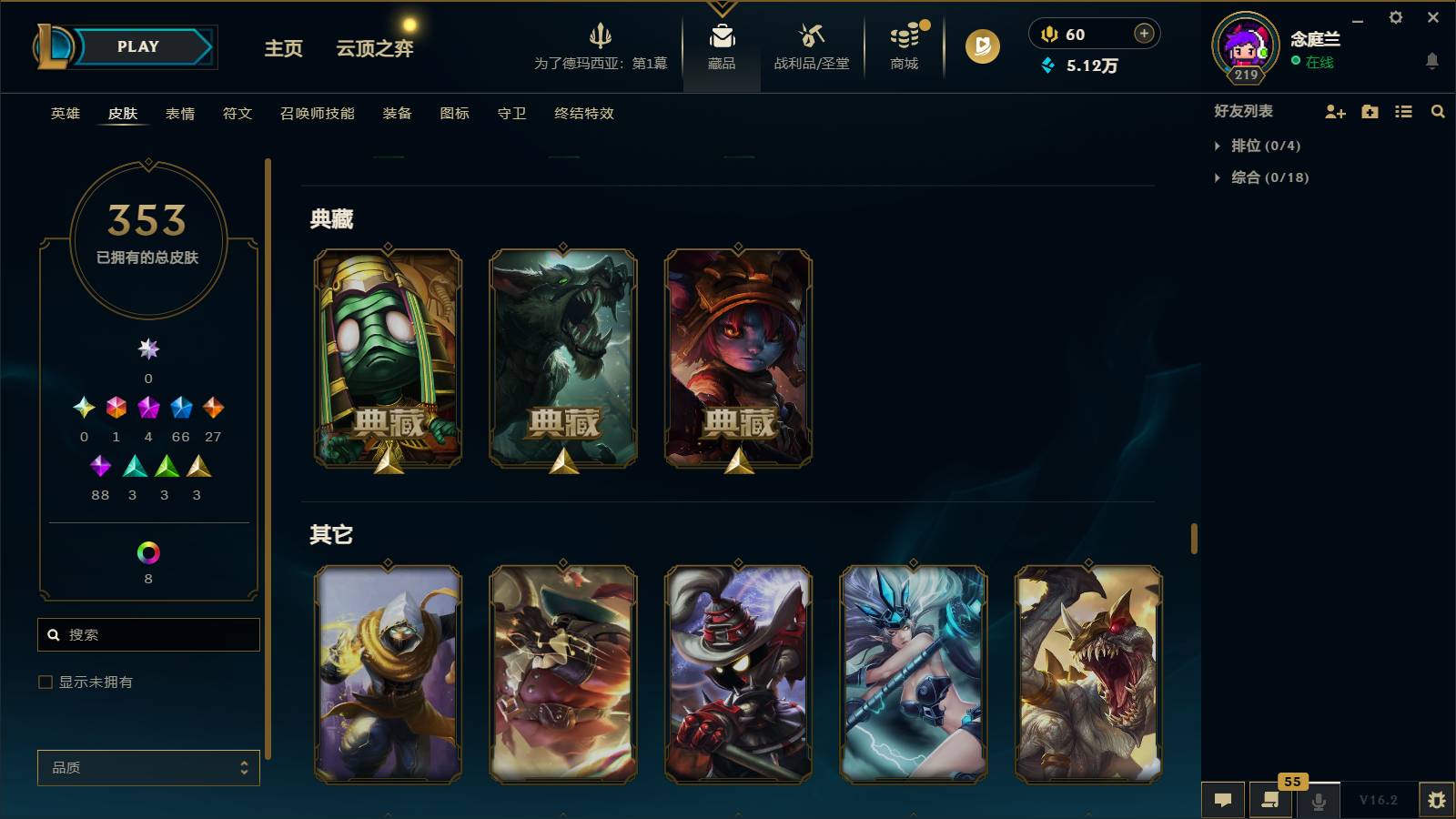Open the 商城 store panel
1456x819 pixels.
click(903, 41)
